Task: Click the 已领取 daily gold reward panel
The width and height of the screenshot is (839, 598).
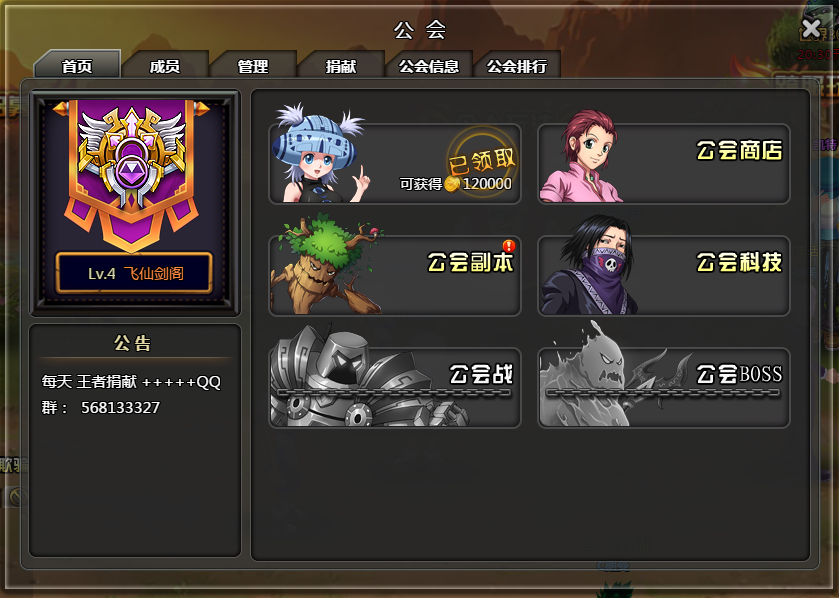Action: (x=395, y=163)
